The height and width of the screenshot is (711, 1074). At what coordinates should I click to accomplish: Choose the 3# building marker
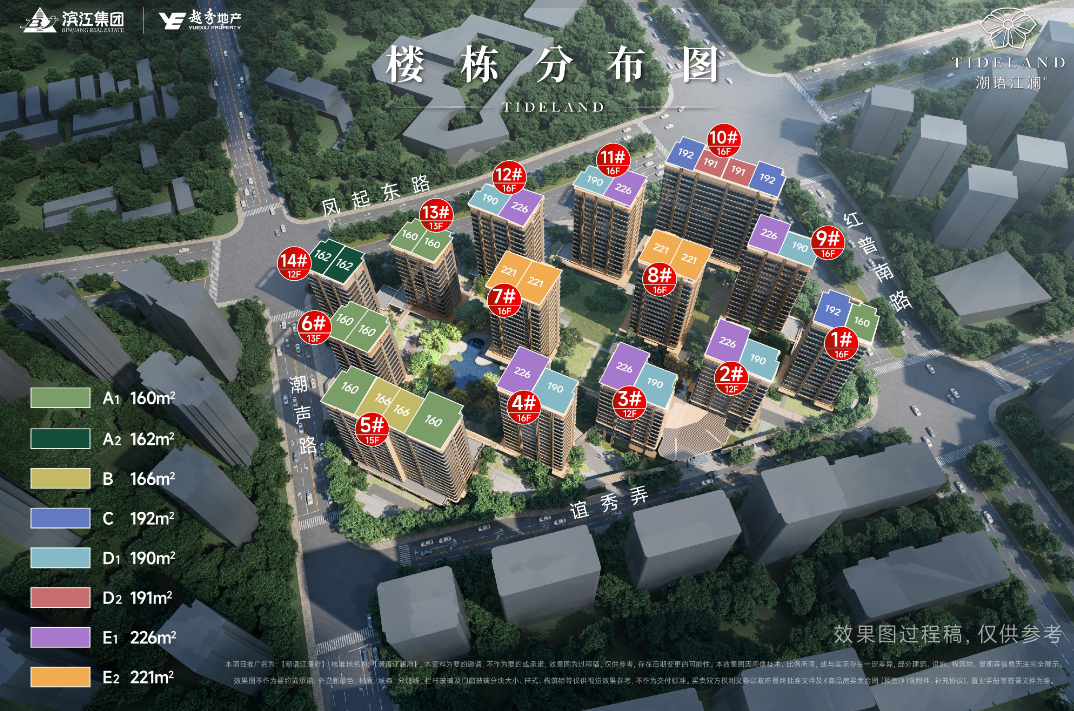click(x=631, y=402)
